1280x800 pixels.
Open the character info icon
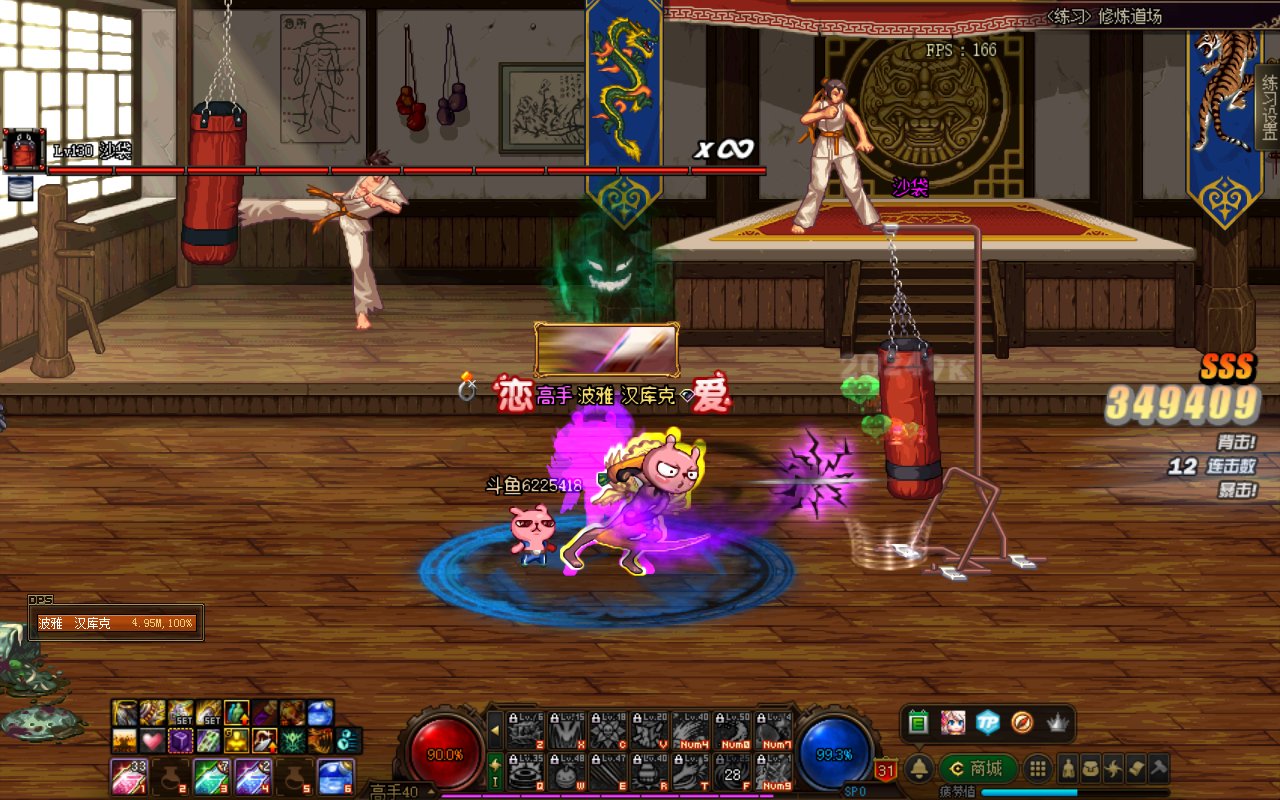(x=1068, y=768)
